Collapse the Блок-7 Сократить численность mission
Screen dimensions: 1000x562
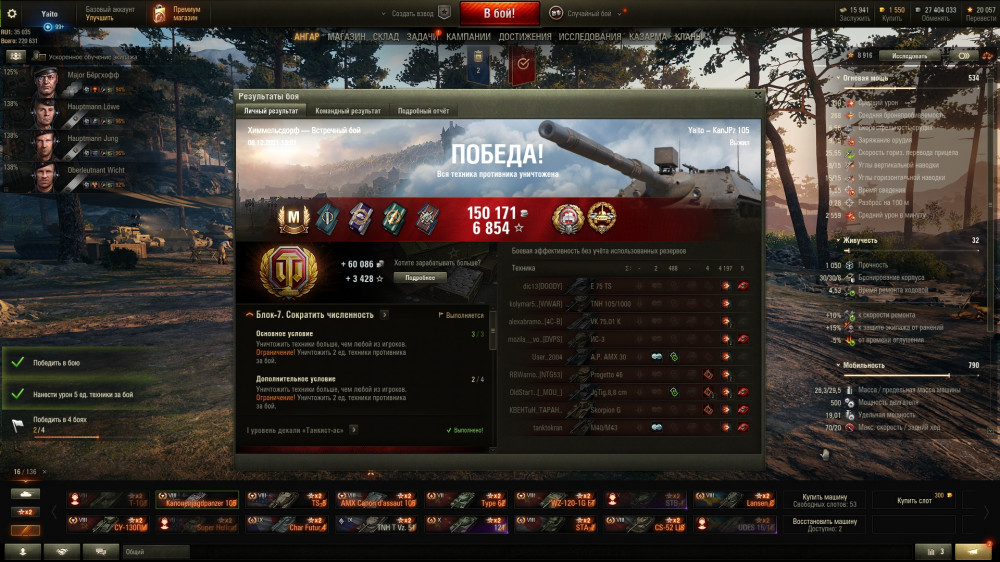click(249, 315)
